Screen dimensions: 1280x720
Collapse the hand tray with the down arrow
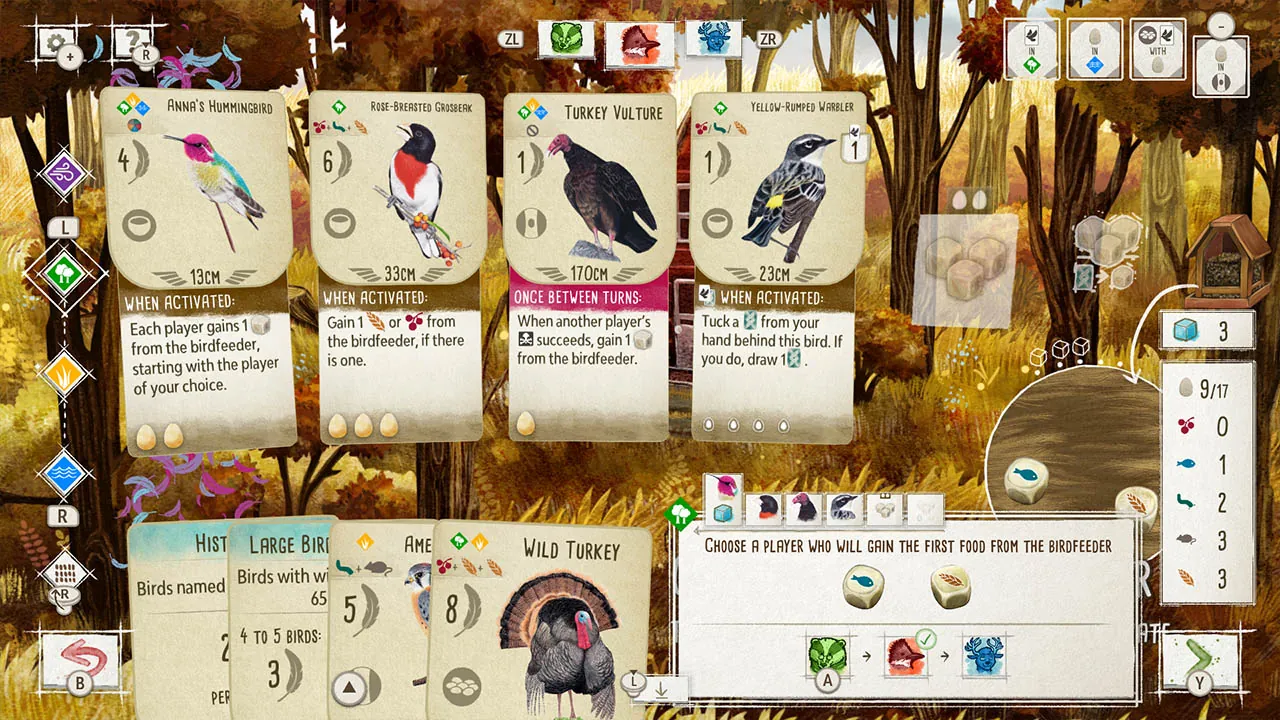click(662, 690)
